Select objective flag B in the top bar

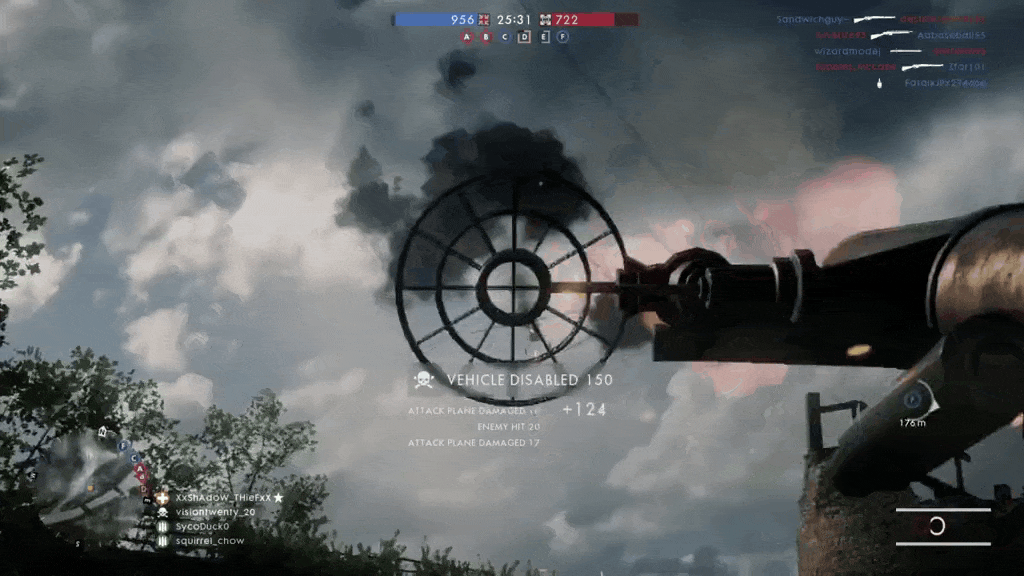click(x=486, y=37)
